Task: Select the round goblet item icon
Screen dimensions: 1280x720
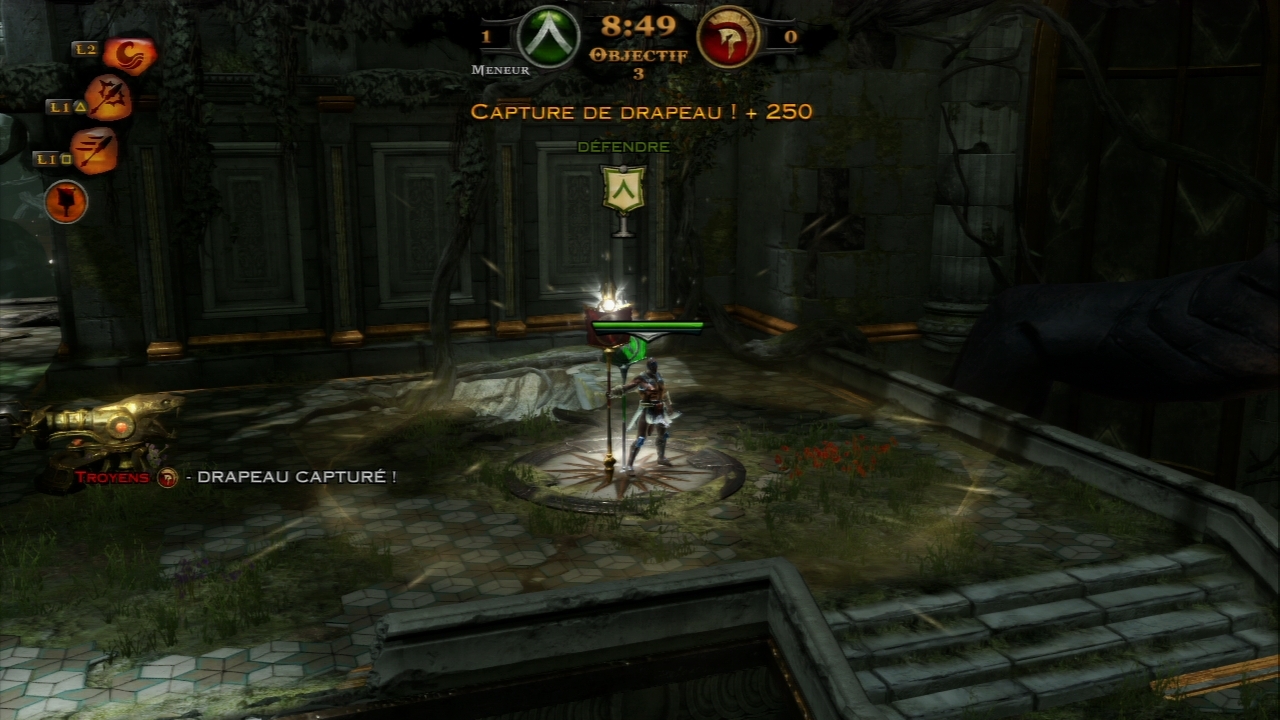Action: (66, 202)
